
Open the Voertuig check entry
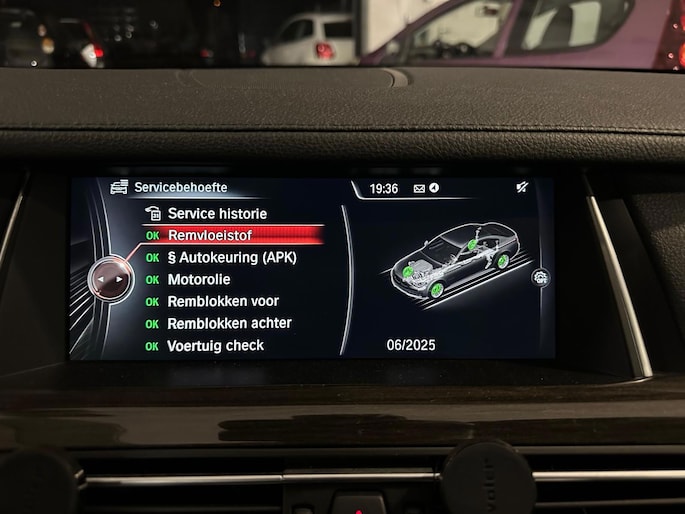pyautogui.click(x=215, y=345)
